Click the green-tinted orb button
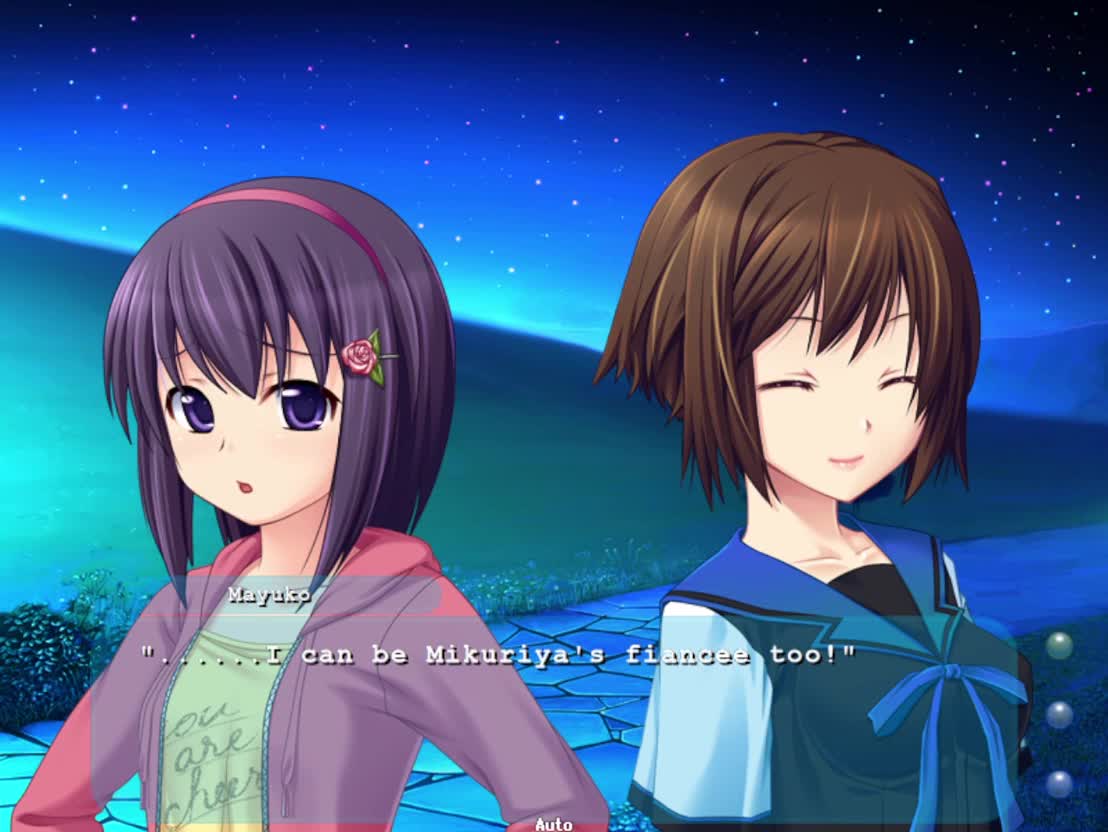Image resolution: width=1108 pixels, height=832 pixels. 1059,646
